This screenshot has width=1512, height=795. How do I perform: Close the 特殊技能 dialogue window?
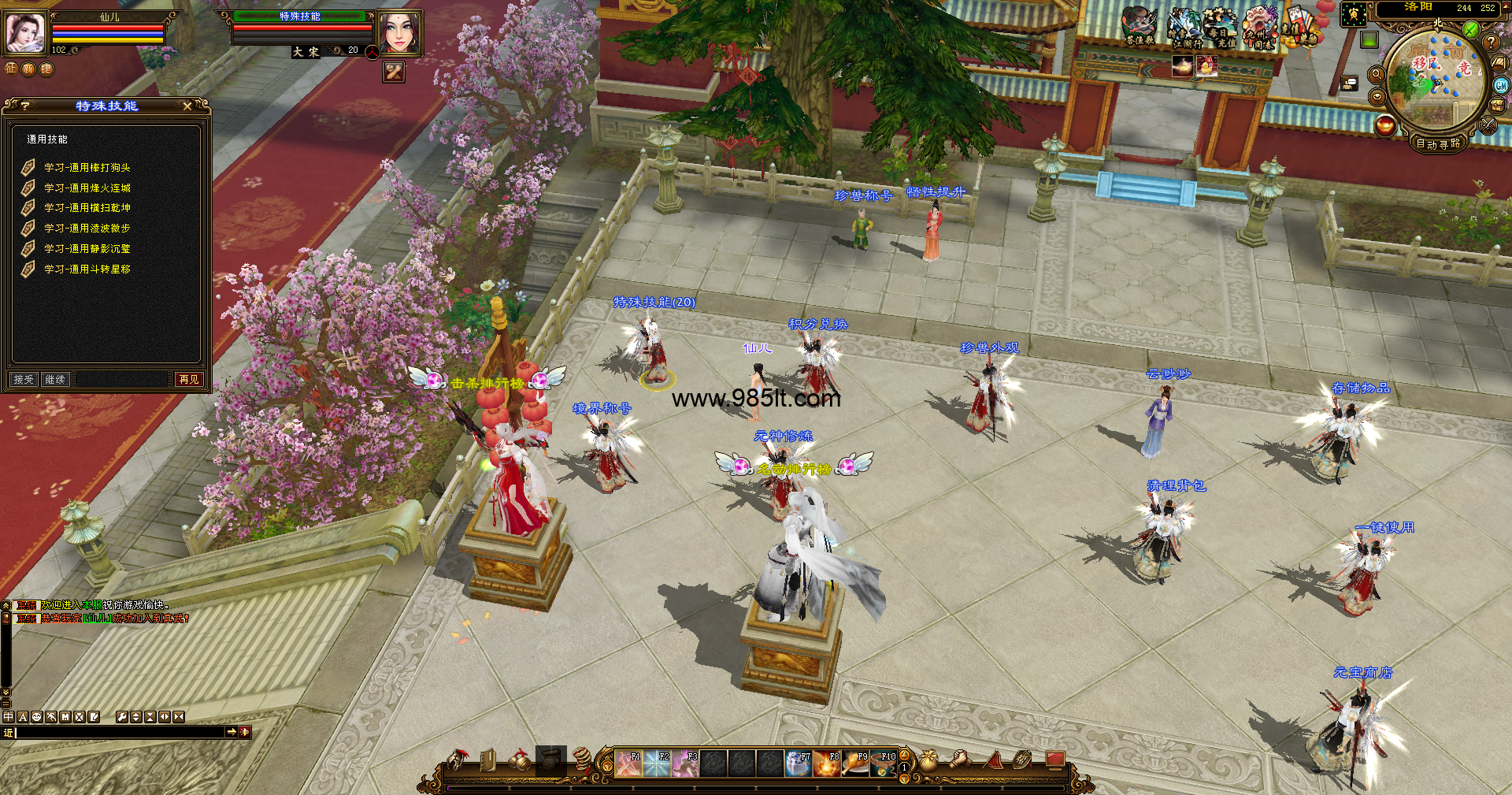(x=187, y=106)
